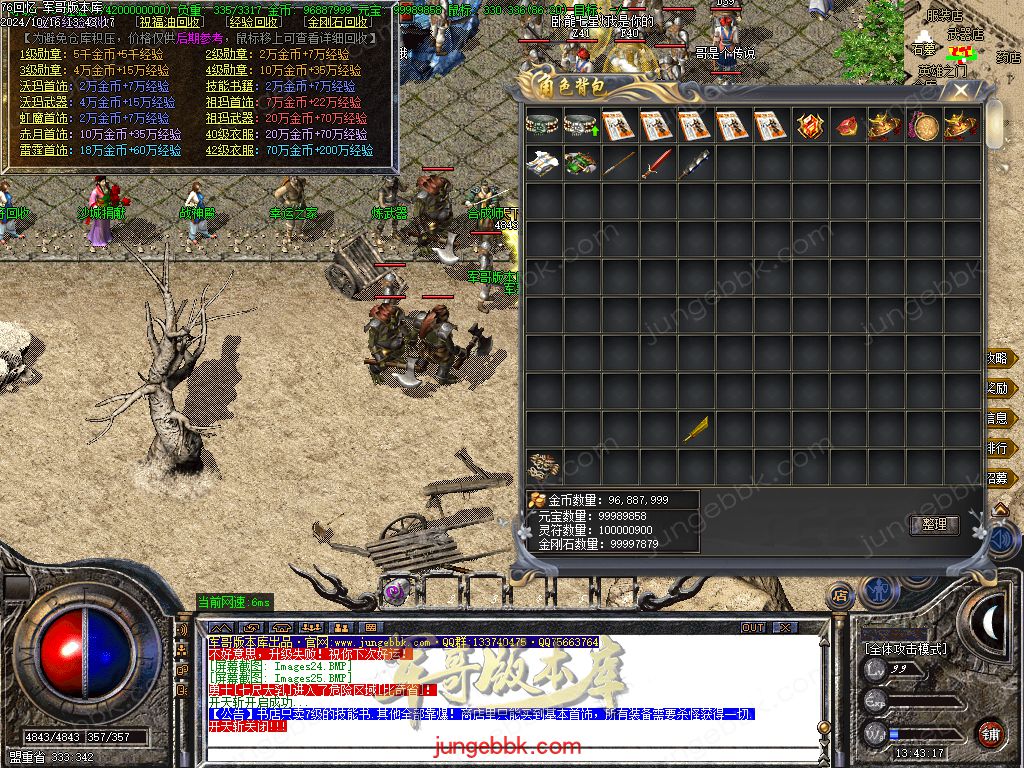Viewport: 1024px width, 768px height.
Task: Select the red gem item in backpack
Action: 847,127
